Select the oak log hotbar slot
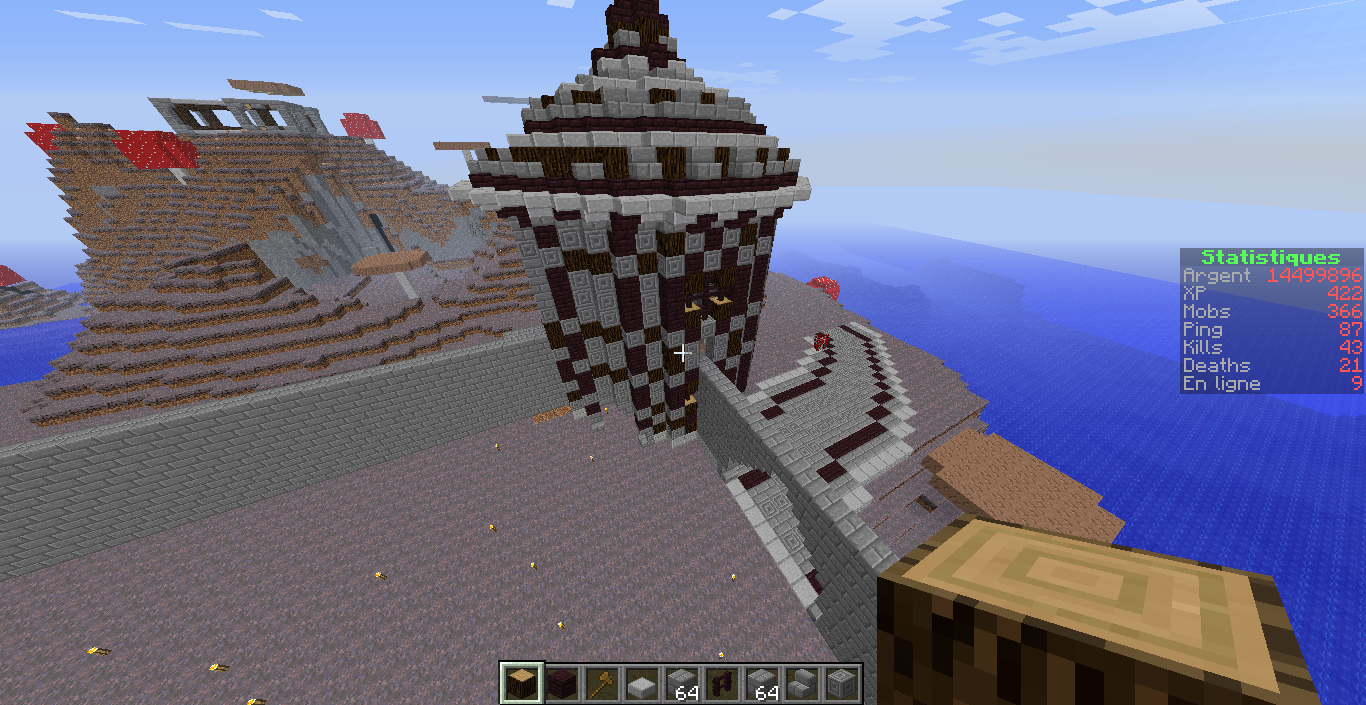Viewport: 1366px width, 705px height. (521, 684)
